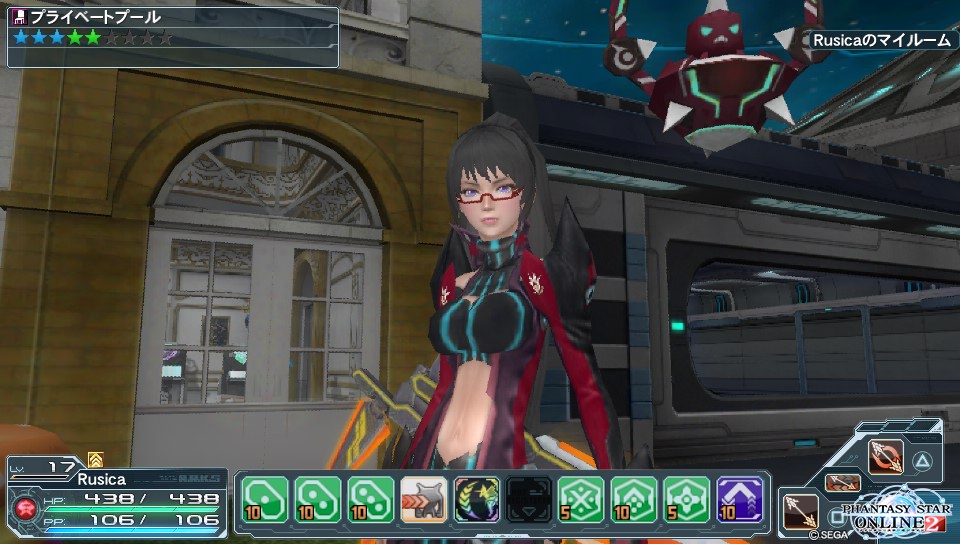This screenshot has height=544, width=960.
Task: Select the small middle spear weapon-action icon
Action: pyautogui.click(x=842, y=483)
